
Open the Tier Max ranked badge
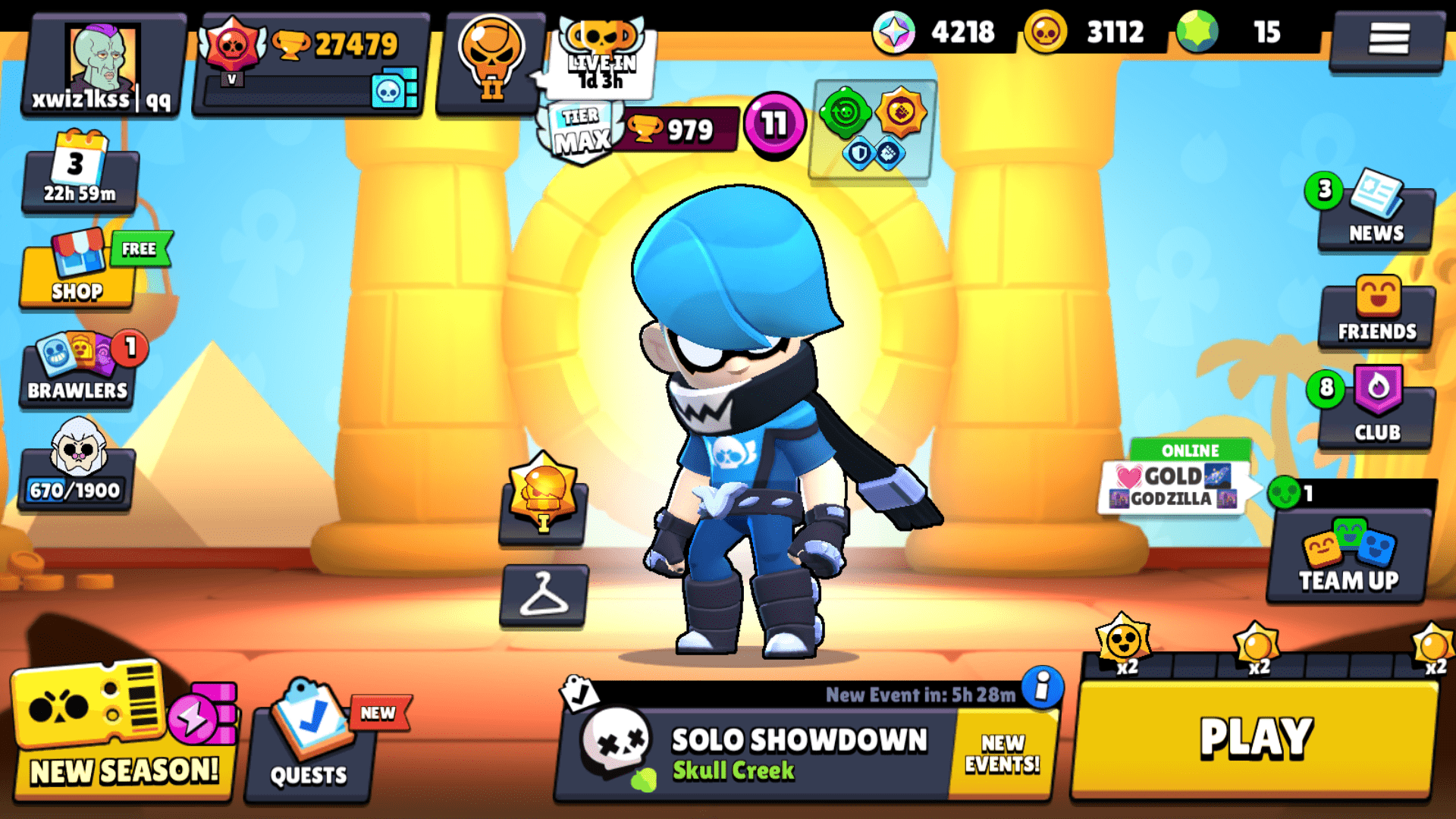582,129
